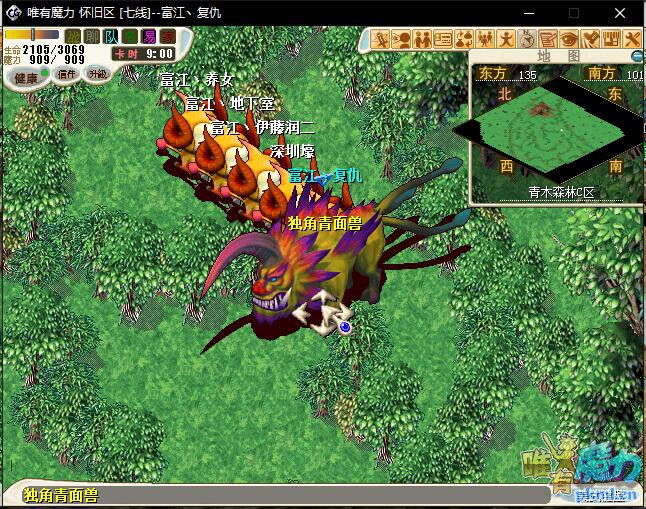Screen dimensions: 646x509
Task: Toggle the 聊 chat mode indicator
Action: [92, 37]
